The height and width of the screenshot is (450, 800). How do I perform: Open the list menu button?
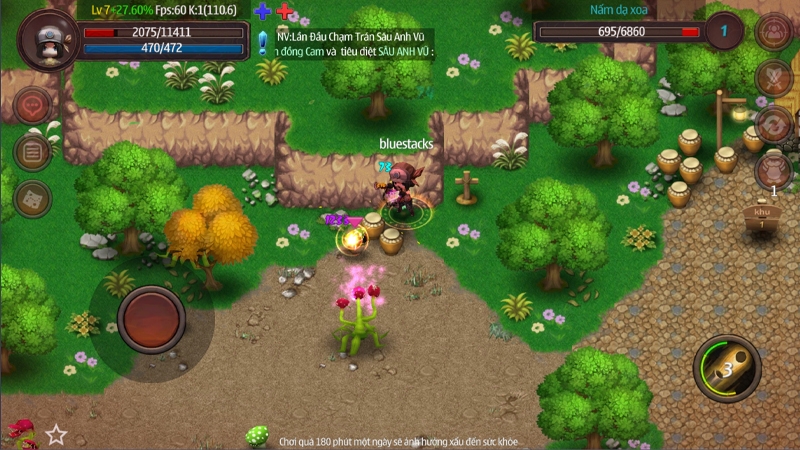pos(33,152)
